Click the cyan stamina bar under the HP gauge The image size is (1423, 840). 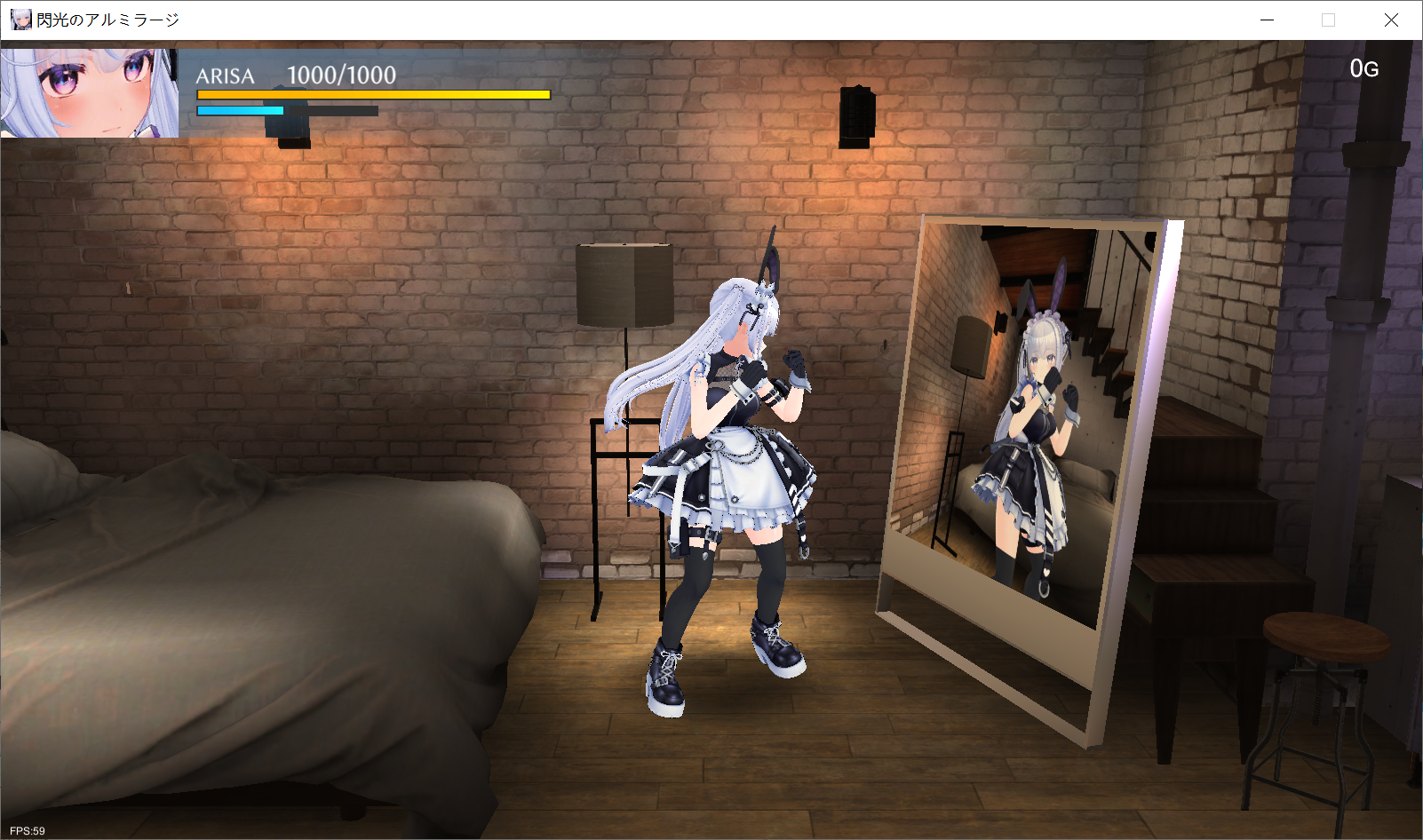pos(240,111)
